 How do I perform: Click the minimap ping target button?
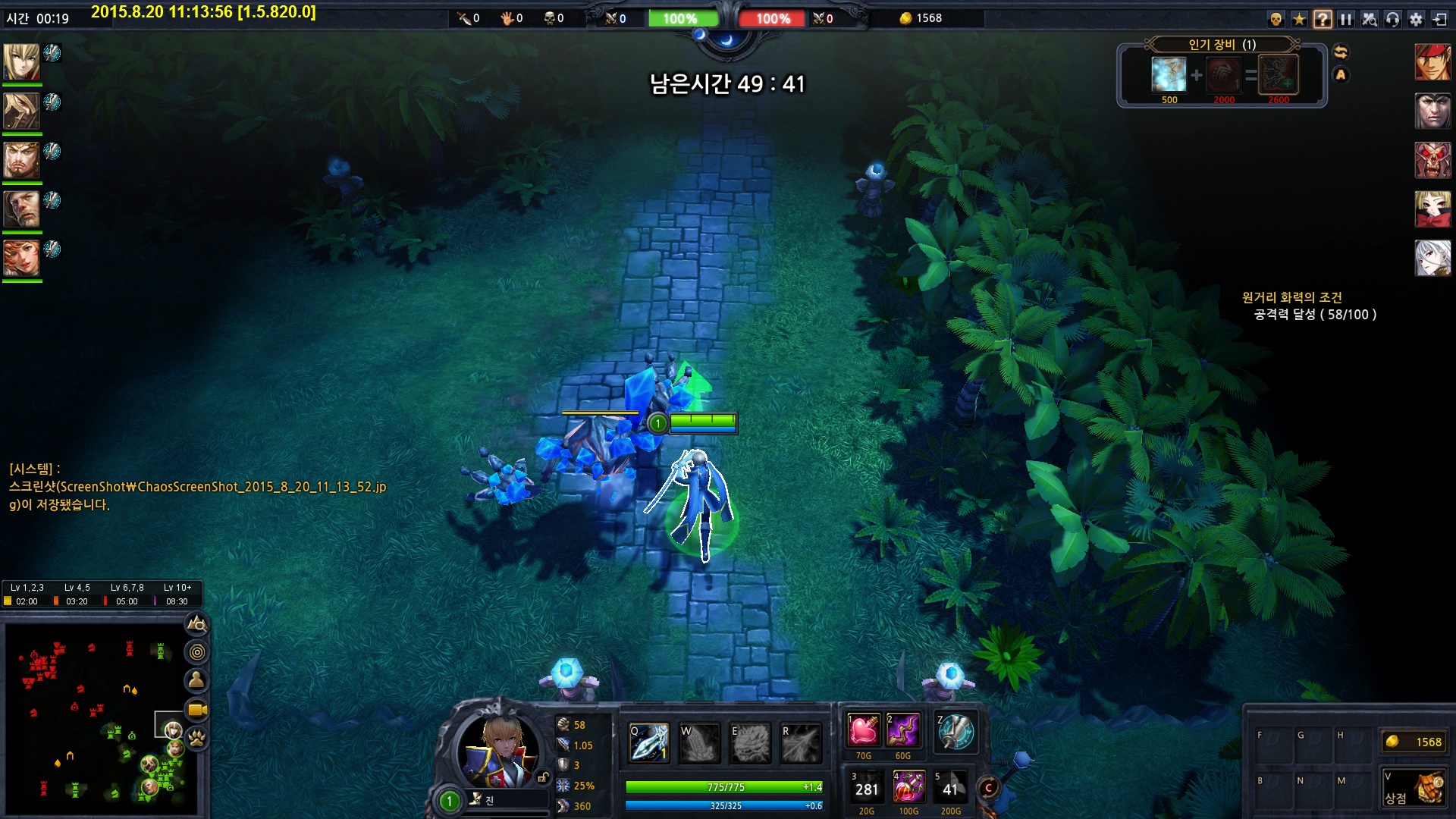click(197, 652)
